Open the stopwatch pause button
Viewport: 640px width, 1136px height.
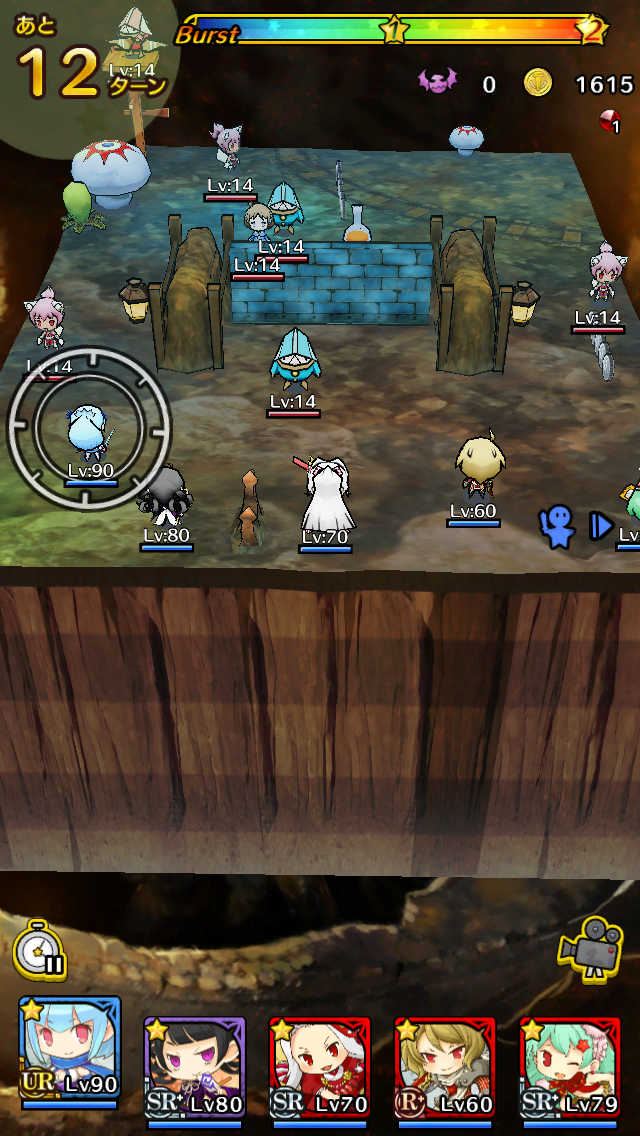pyautogui.click(x=41, y=949)
